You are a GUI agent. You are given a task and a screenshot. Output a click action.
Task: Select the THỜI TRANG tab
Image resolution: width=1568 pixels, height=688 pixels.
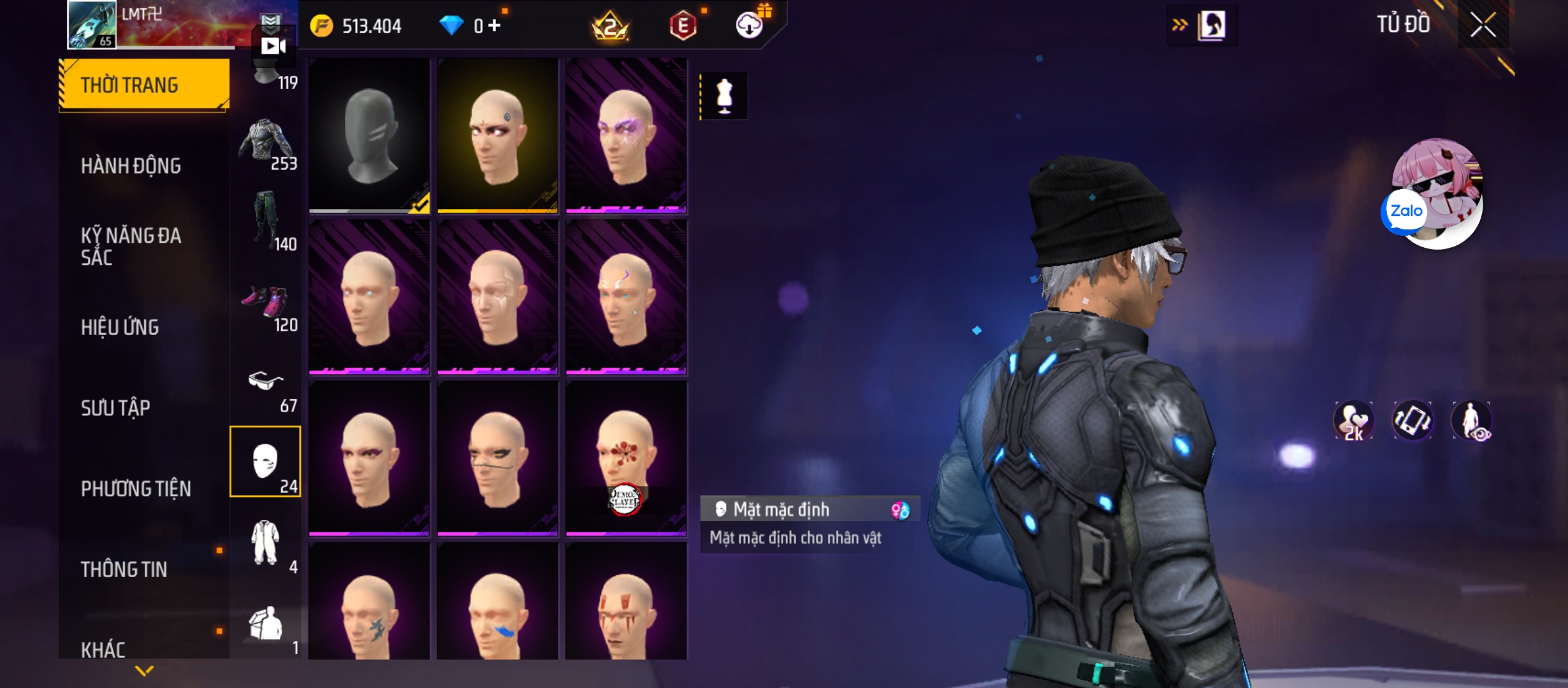144,85
